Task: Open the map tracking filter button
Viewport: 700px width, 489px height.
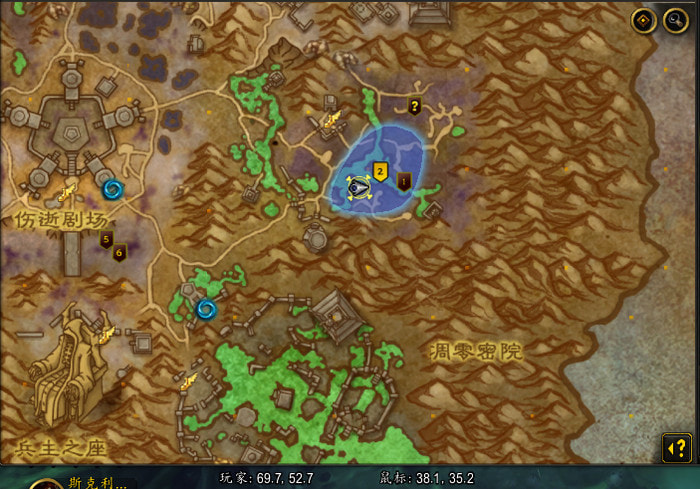Action: coord(644,22)
